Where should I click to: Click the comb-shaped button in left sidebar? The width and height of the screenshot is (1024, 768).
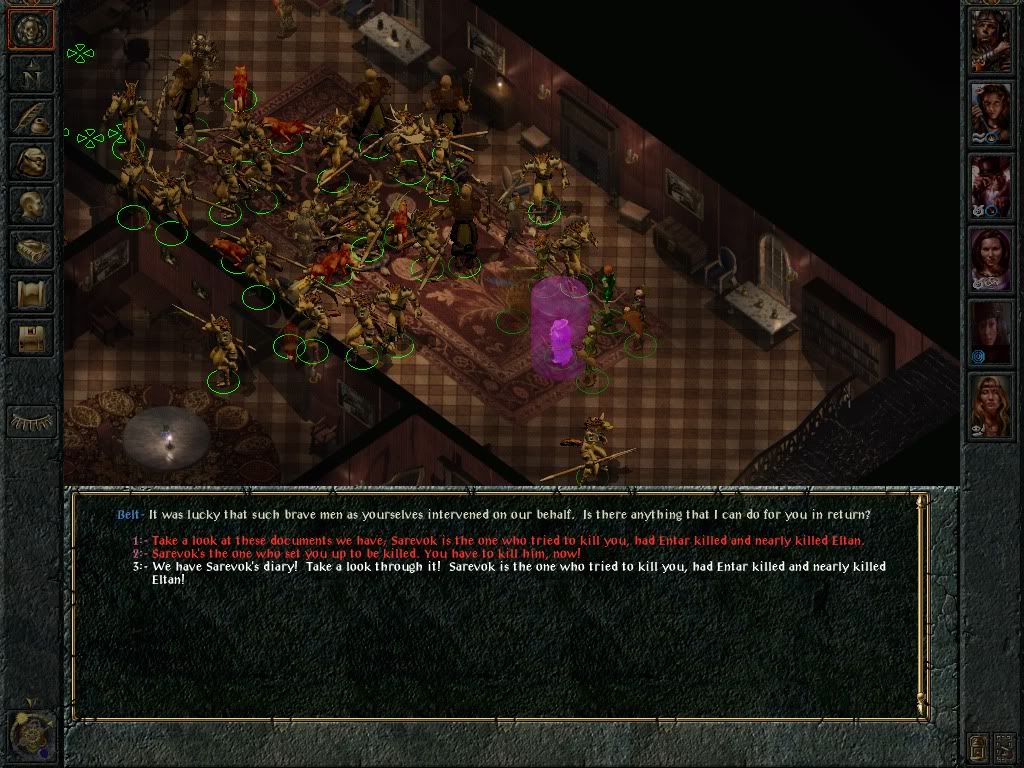pyautogui.click(x=31, y=420)
